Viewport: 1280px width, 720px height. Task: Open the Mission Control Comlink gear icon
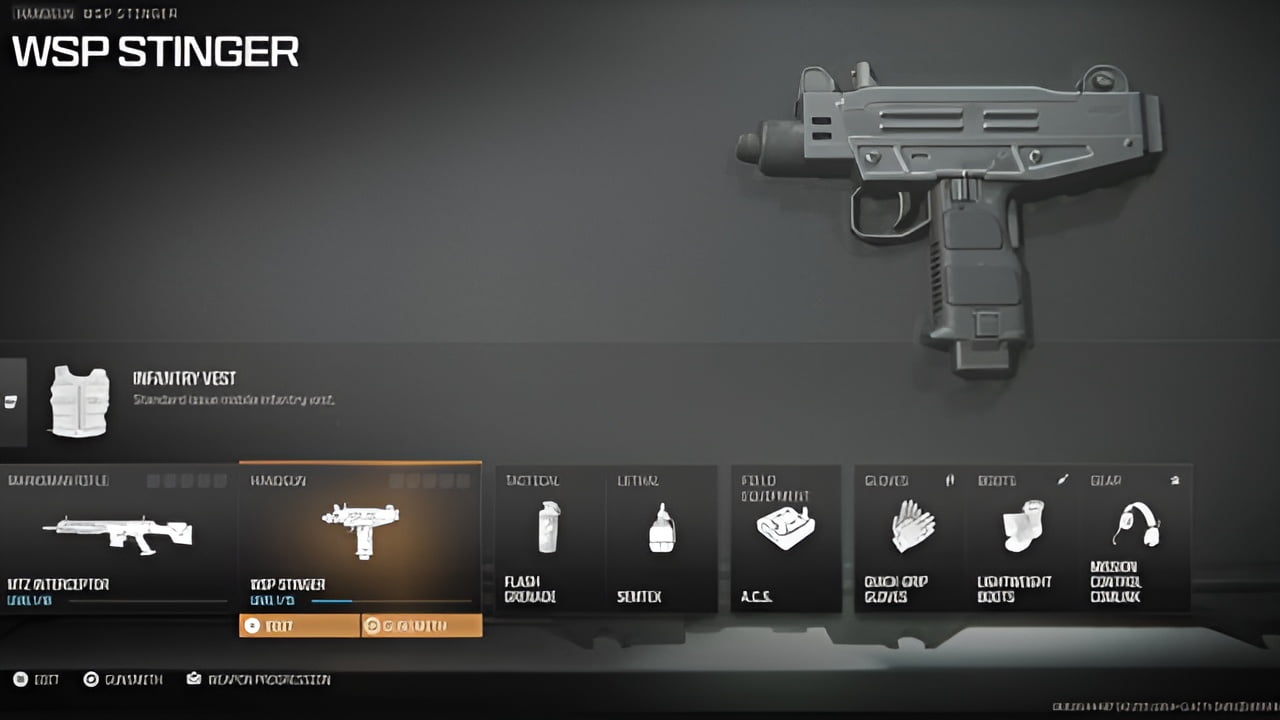pos(1138,525)
